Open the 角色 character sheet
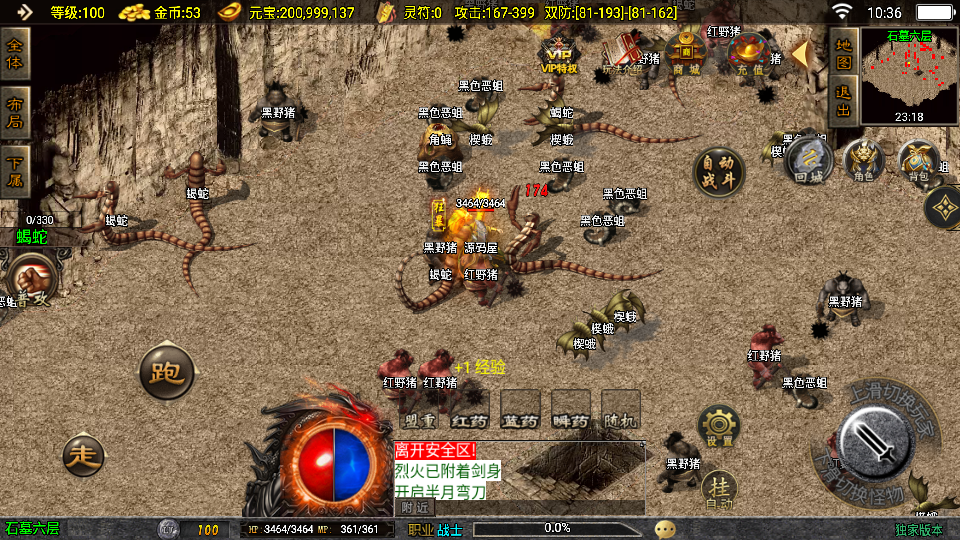This screenshot has width=960, height=540. [864, 161]
